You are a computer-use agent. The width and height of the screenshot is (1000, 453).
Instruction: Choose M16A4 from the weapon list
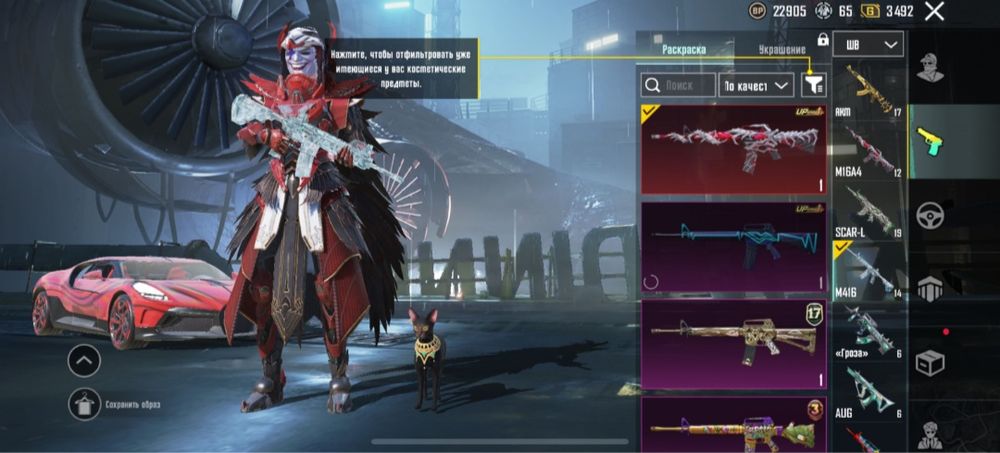click(868, 152)
